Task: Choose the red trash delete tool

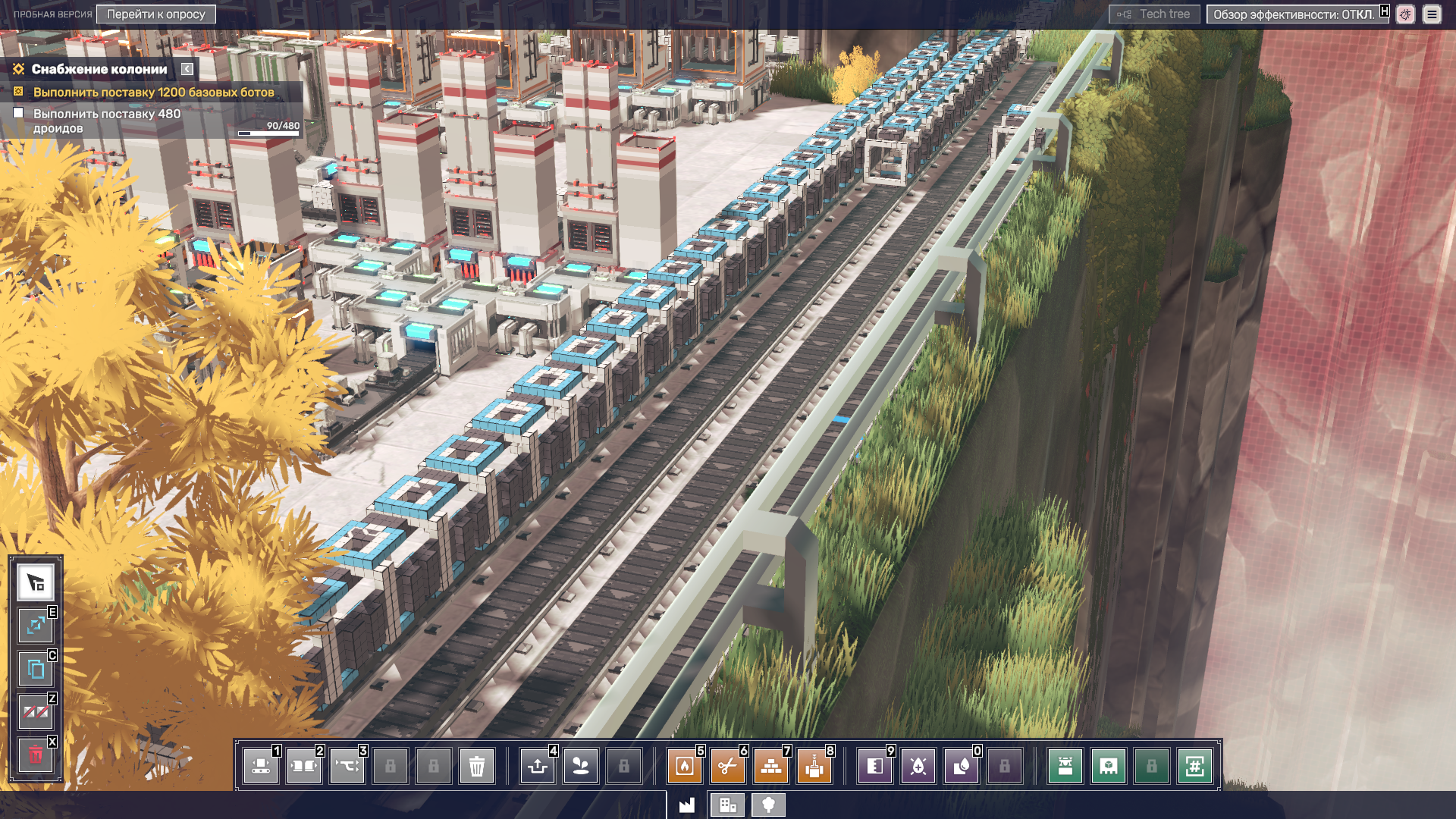Action: (36, 755)
